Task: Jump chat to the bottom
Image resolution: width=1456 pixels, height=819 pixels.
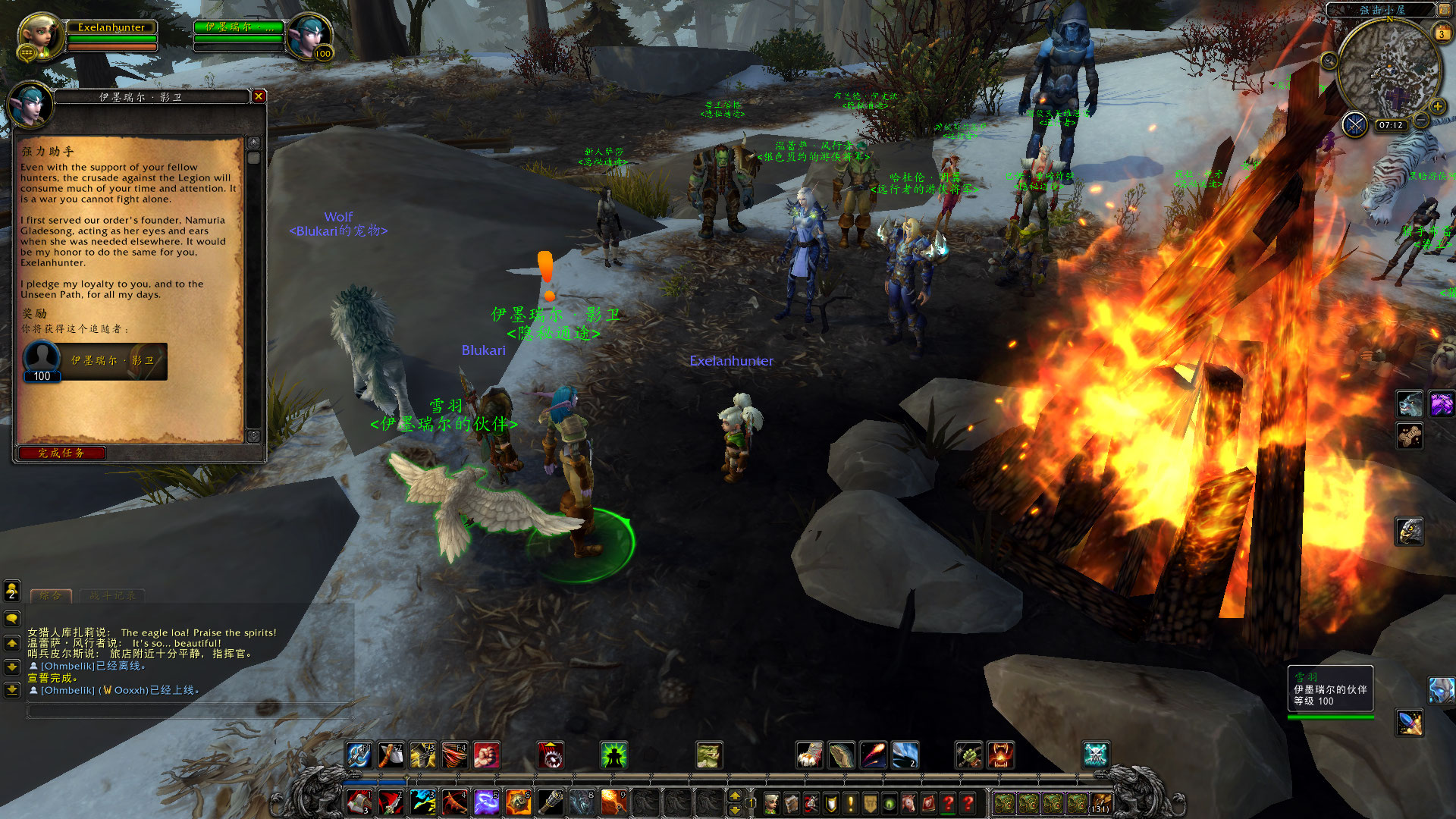Action: [12, 690]
